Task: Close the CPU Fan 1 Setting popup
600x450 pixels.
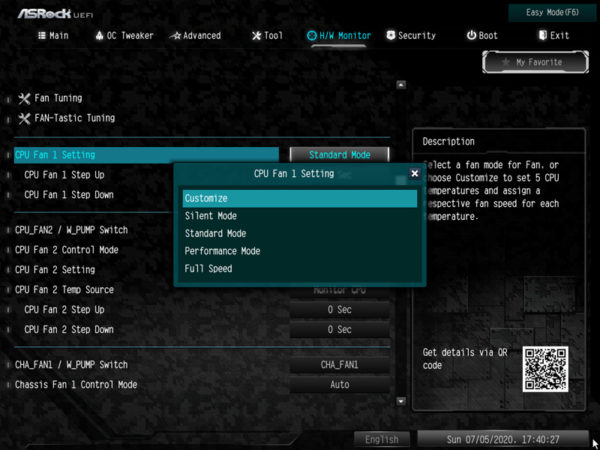Action: click(x=414, y=174)
